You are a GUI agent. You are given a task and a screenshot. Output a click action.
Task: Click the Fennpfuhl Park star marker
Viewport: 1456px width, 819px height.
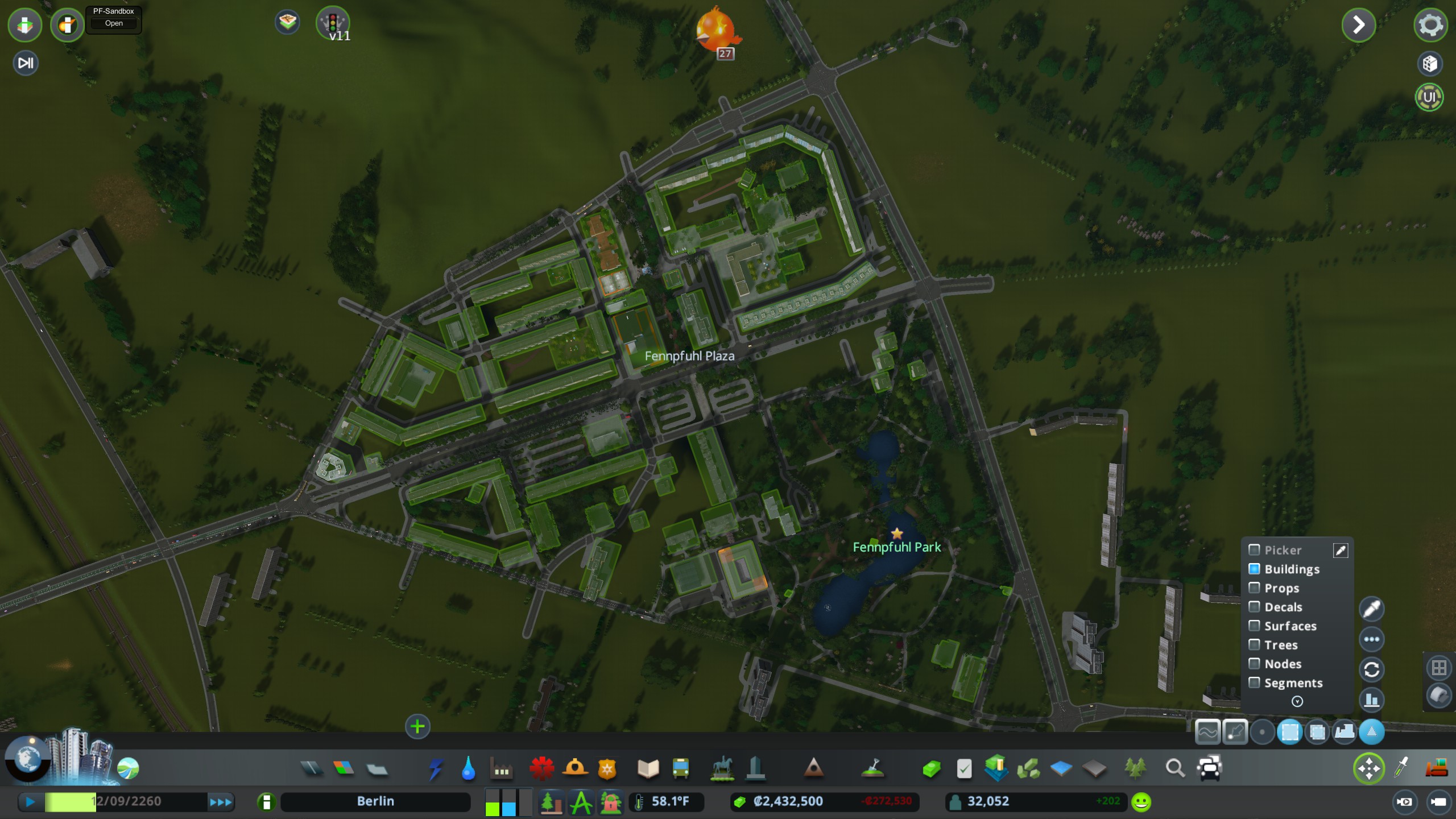click(x=897, y=533)
